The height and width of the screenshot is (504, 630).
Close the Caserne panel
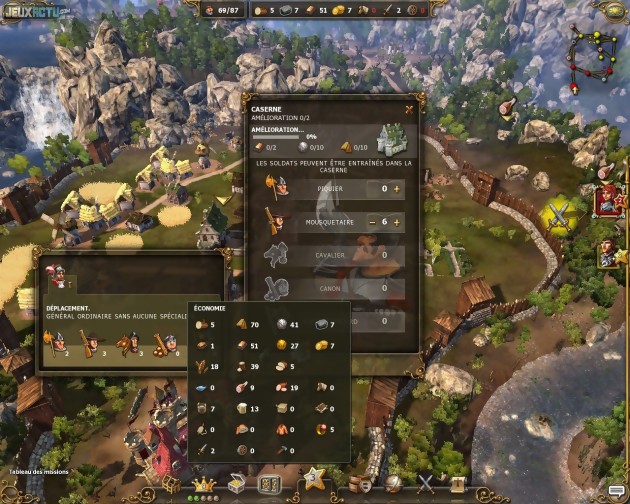(409, 109)
